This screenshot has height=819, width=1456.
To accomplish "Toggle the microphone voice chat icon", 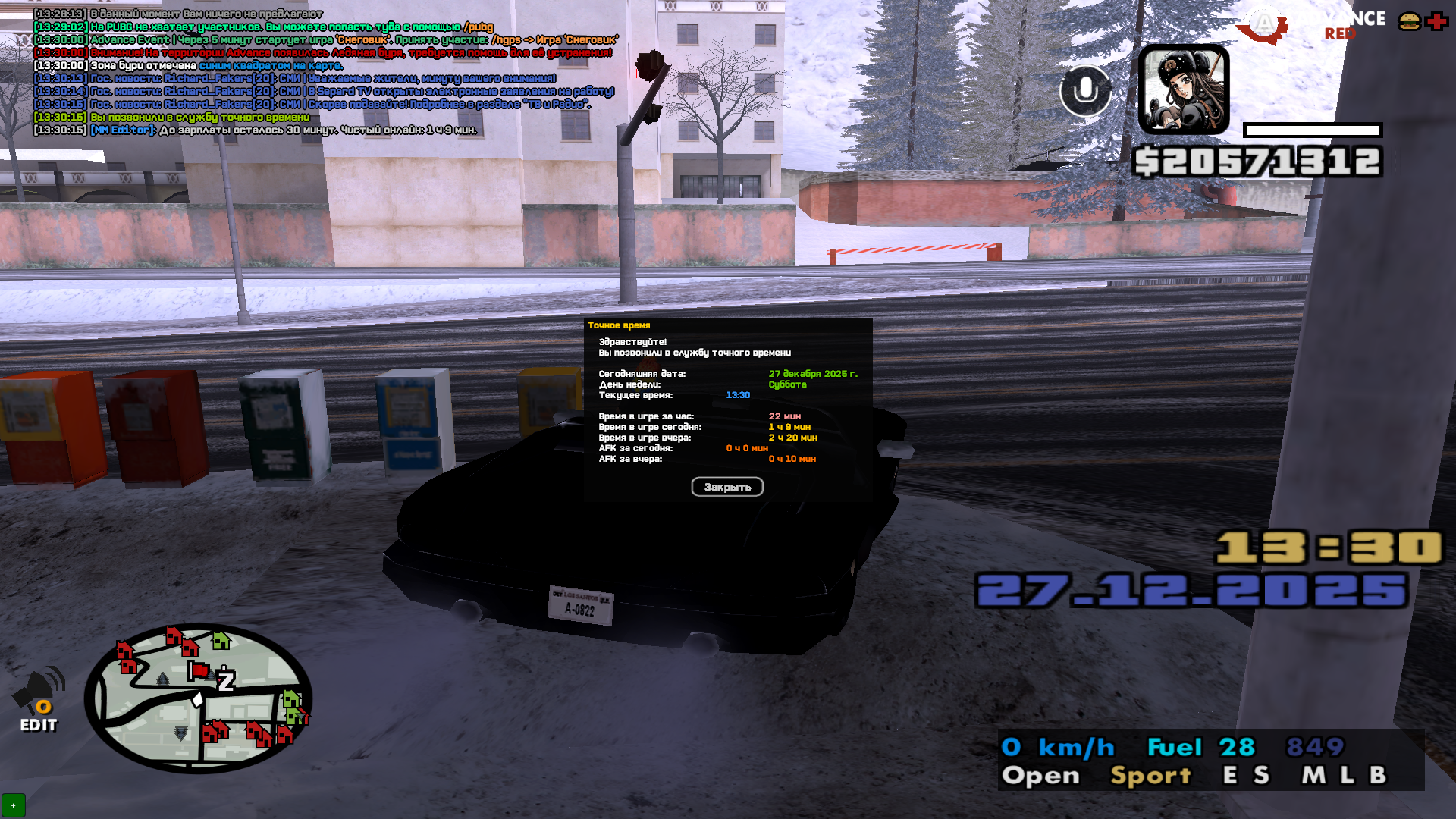I will pos(1085,91).
